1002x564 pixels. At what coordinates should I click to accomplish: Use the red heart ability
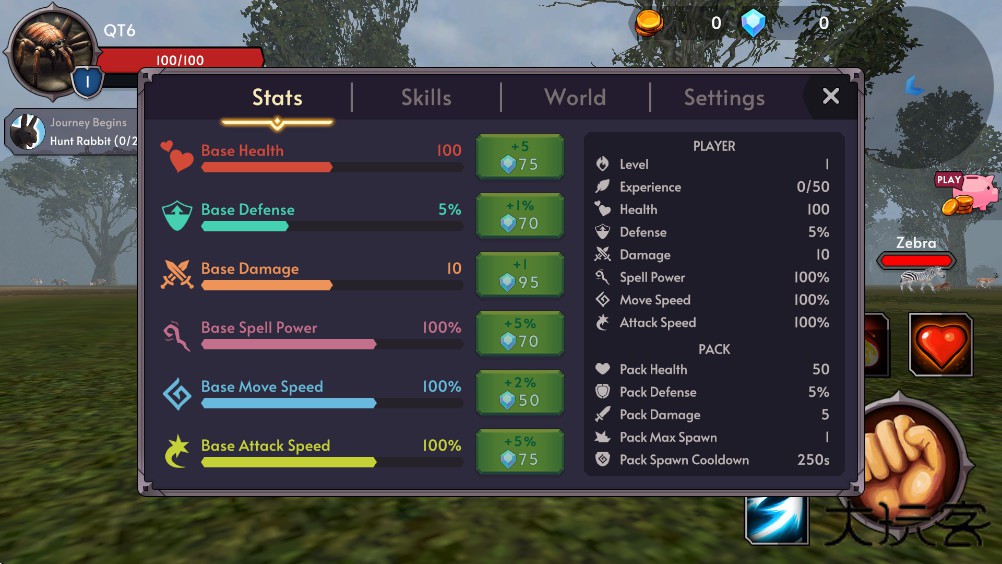point(940,345)
